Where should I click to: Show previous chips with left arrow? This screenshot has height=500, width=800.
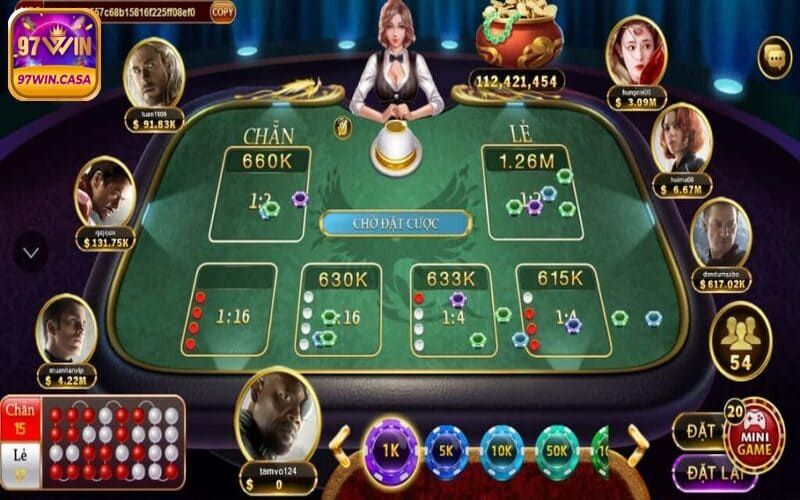(340, 447)
